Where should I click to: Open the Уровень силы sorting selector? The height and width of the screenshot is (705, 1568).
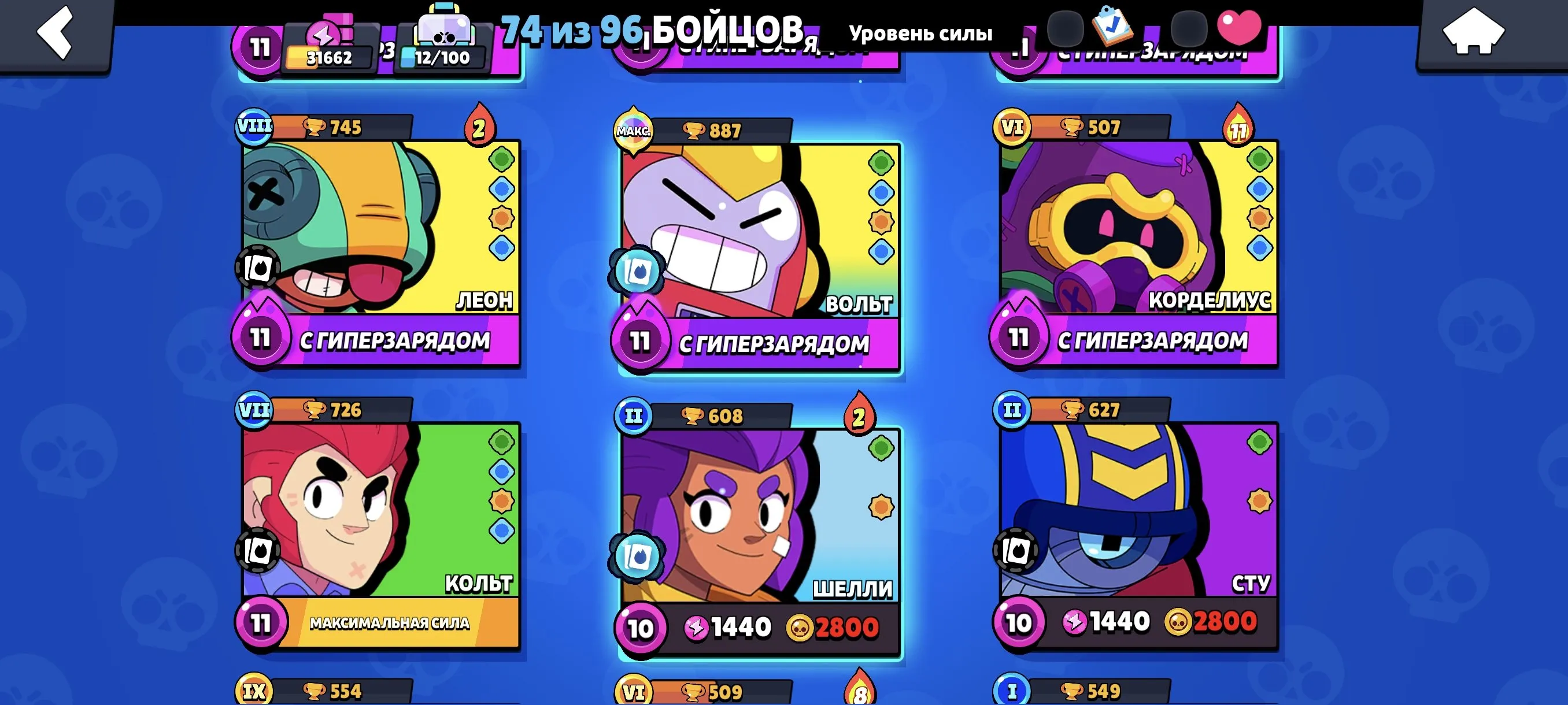[923, 34]
